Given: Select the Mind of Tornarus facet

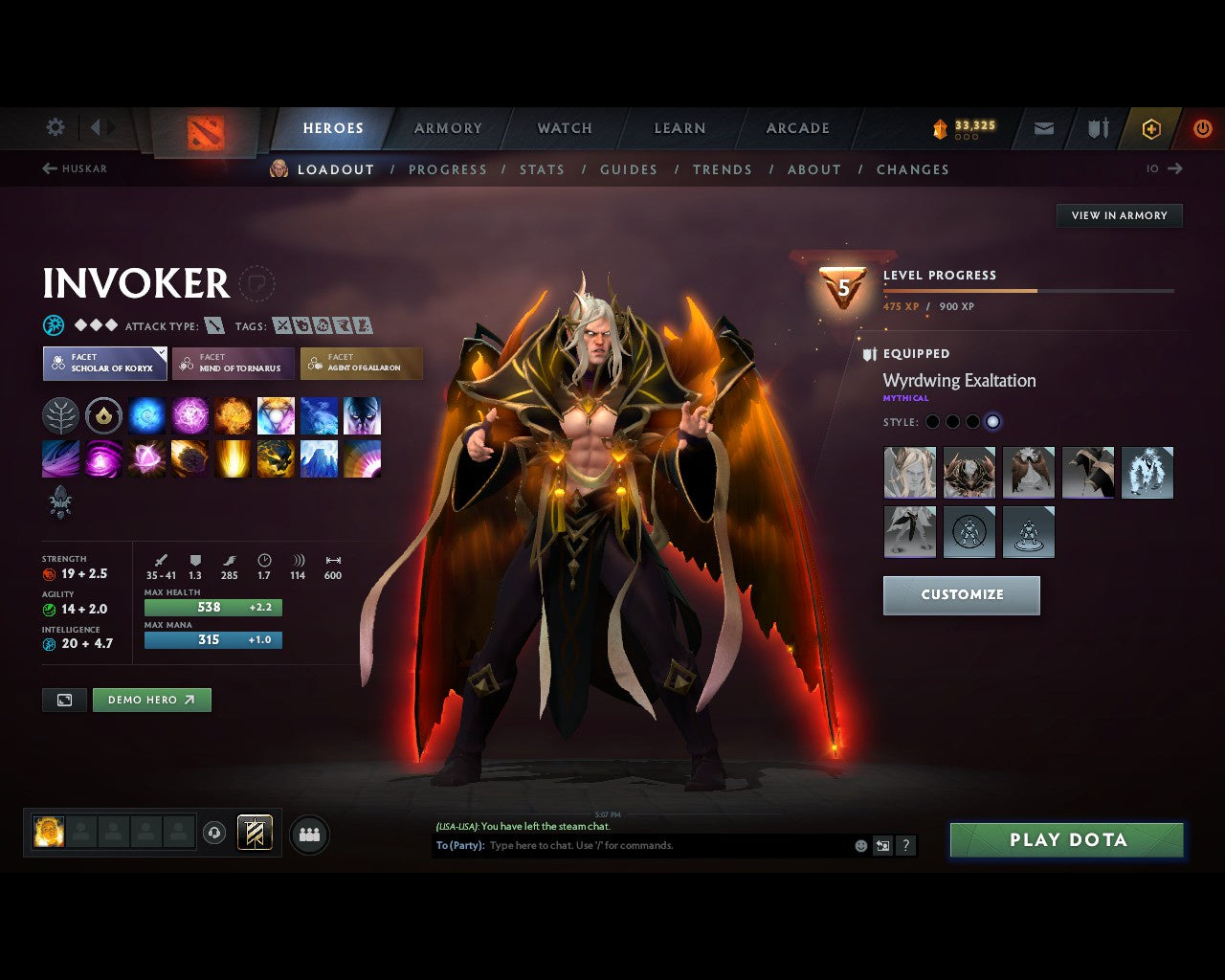Looking at the screenshot, I should pos(233,363).
